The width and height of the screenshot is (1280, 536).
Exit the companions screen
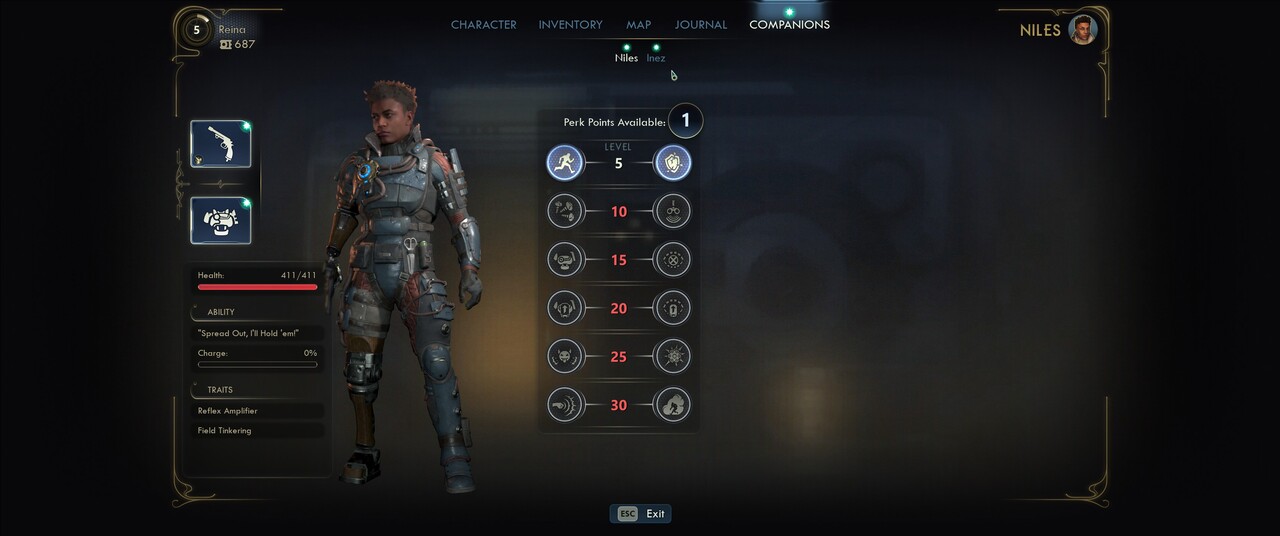pos(641,514)
